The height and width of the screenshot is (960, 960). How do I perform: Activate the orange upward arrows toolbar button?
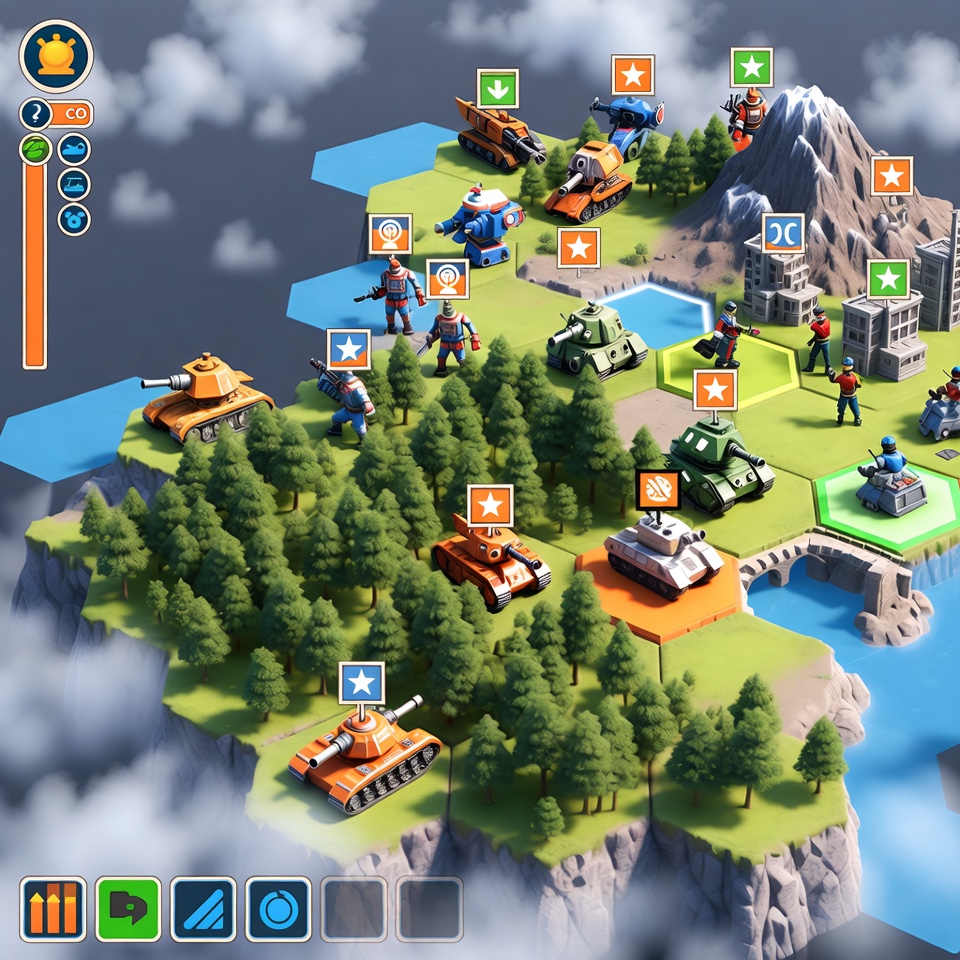pos(53,909)
